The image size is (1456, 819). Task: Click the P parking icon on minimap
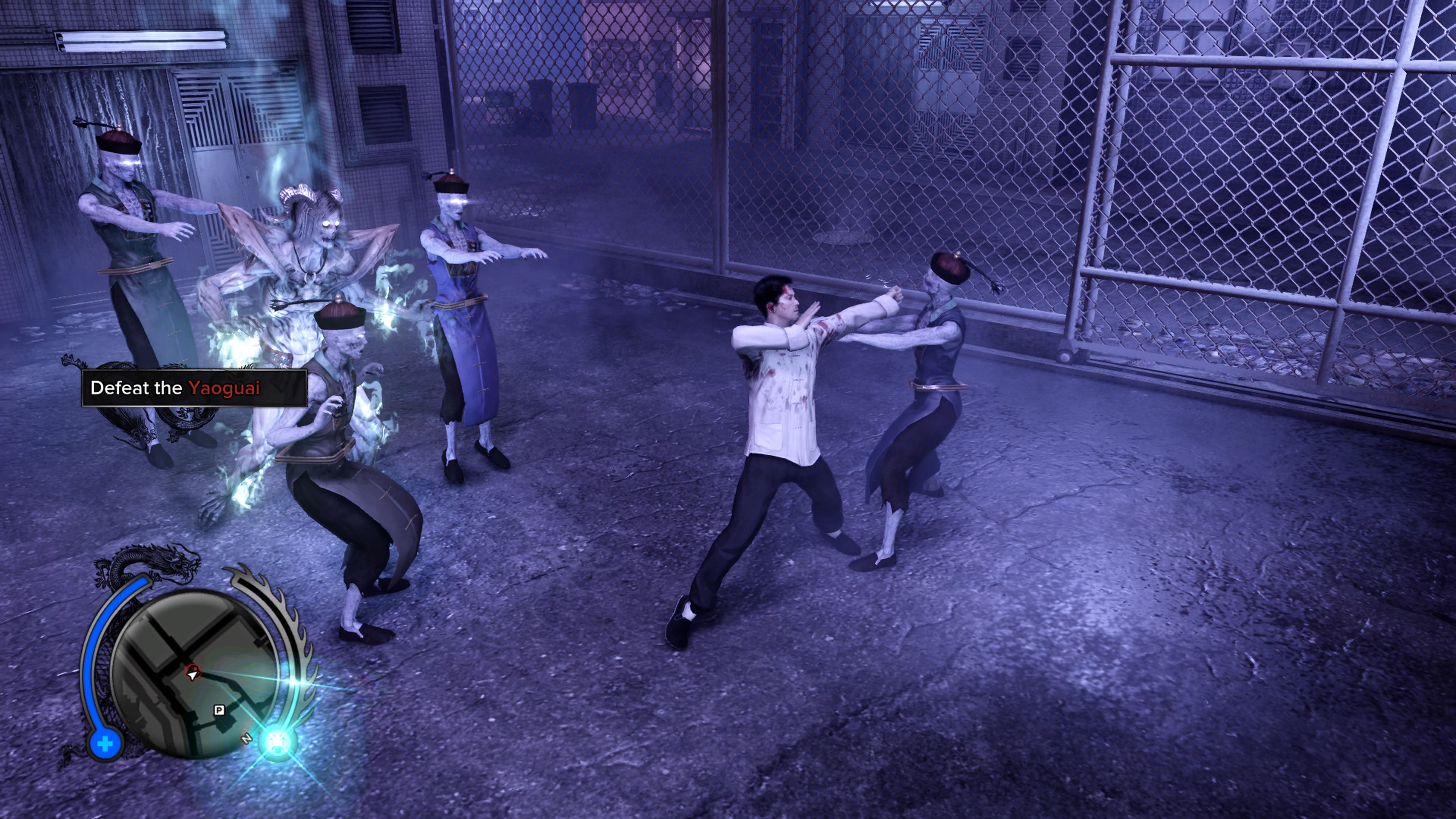[x=220, y=711]
